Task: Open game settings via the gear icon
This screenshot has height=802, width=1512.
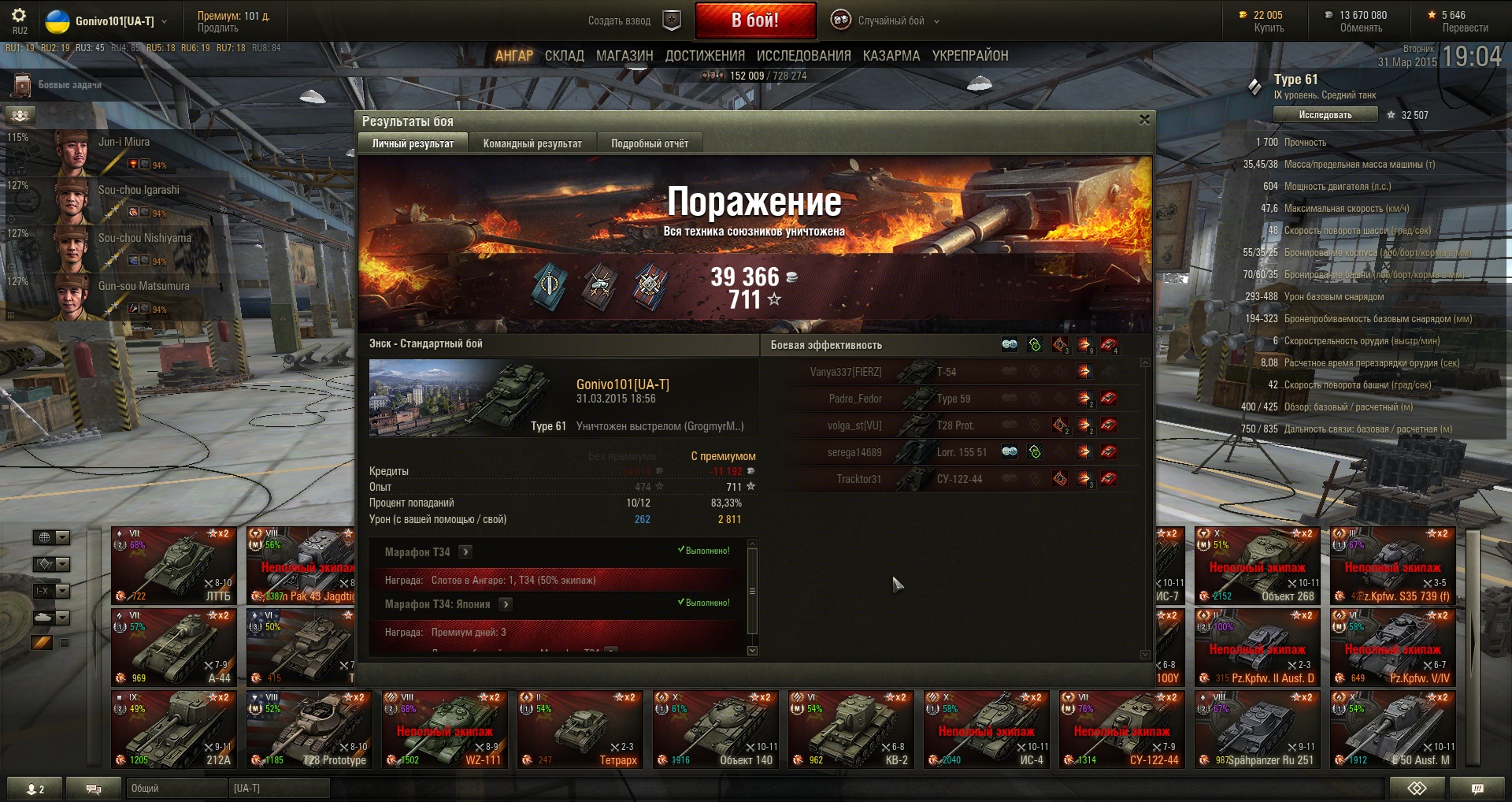Action: (x=19, y=15)
